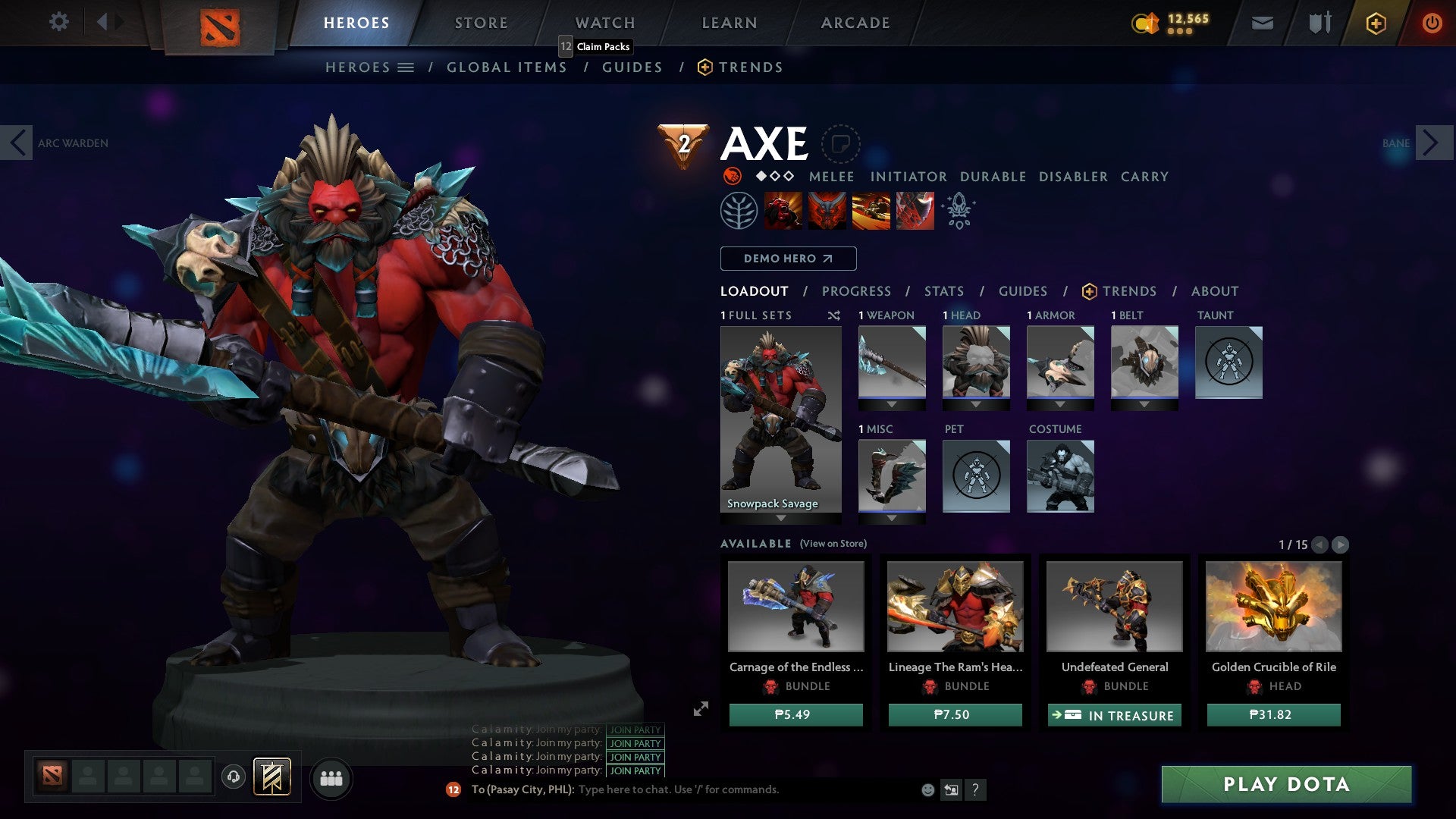Open the settings gear icon

click(58, 22)
